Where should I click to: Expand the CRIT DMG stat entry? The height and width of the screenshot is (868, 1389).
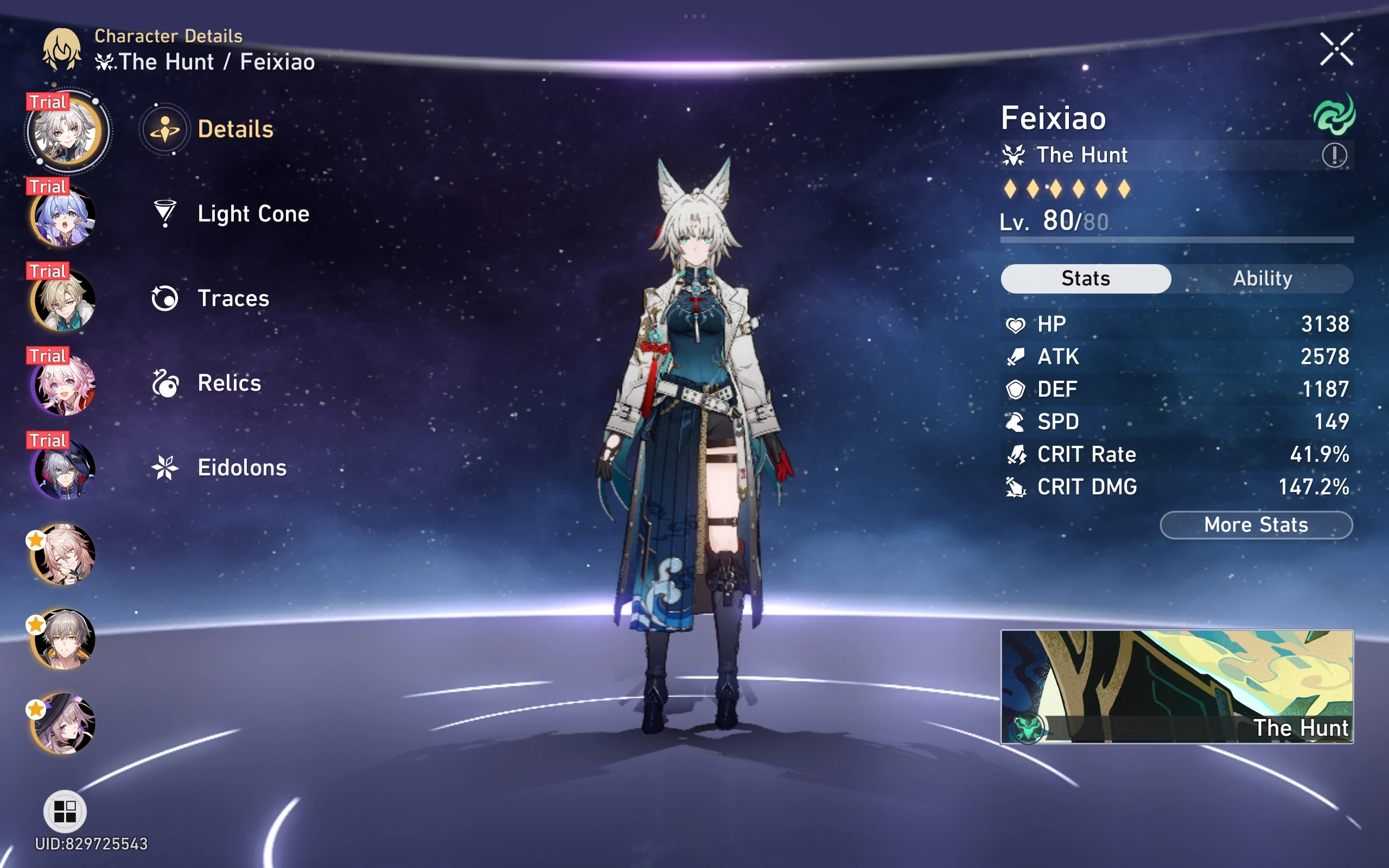[x=1177, y=487]
